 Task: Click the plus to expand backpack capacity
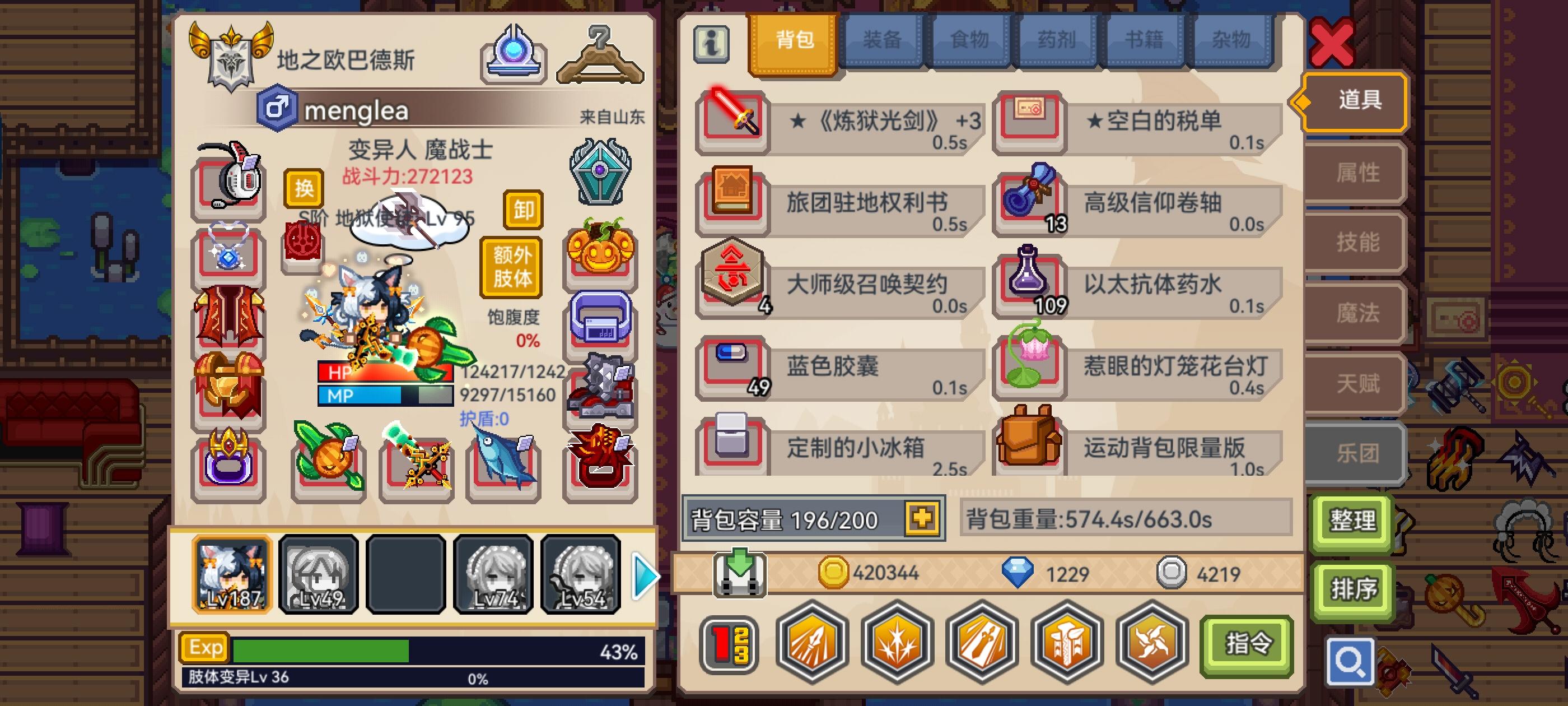(922, 519)
